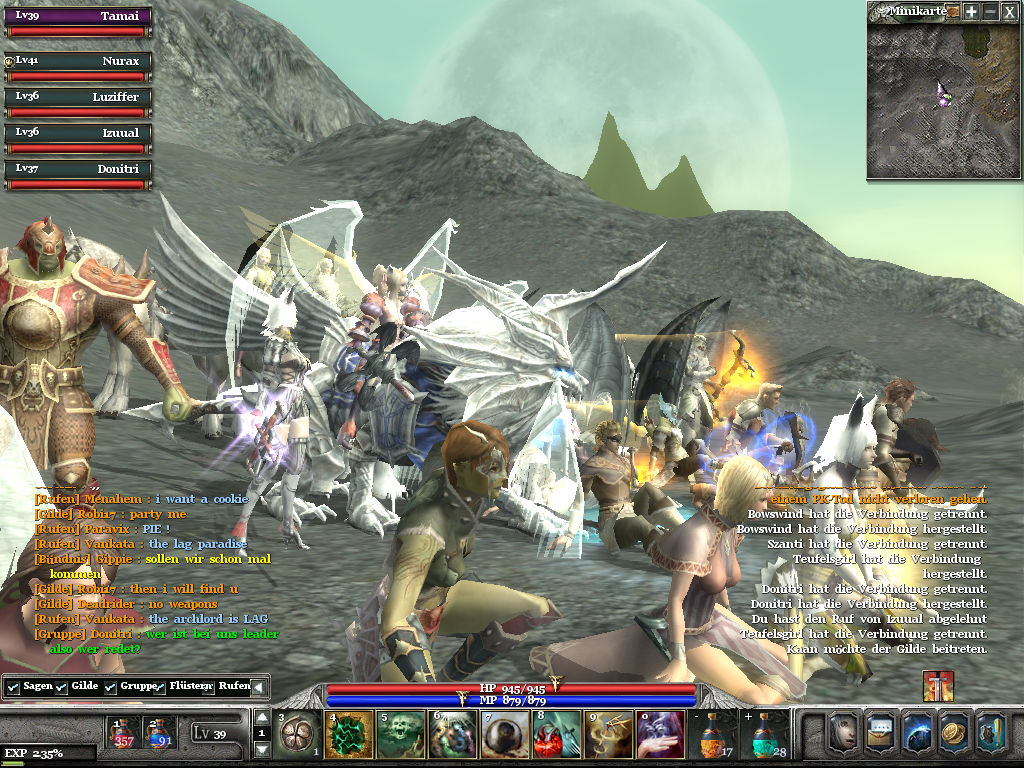Zoom out the minimap with minus button
Viewport: 1024px width, 768px height.
point(990,11)
